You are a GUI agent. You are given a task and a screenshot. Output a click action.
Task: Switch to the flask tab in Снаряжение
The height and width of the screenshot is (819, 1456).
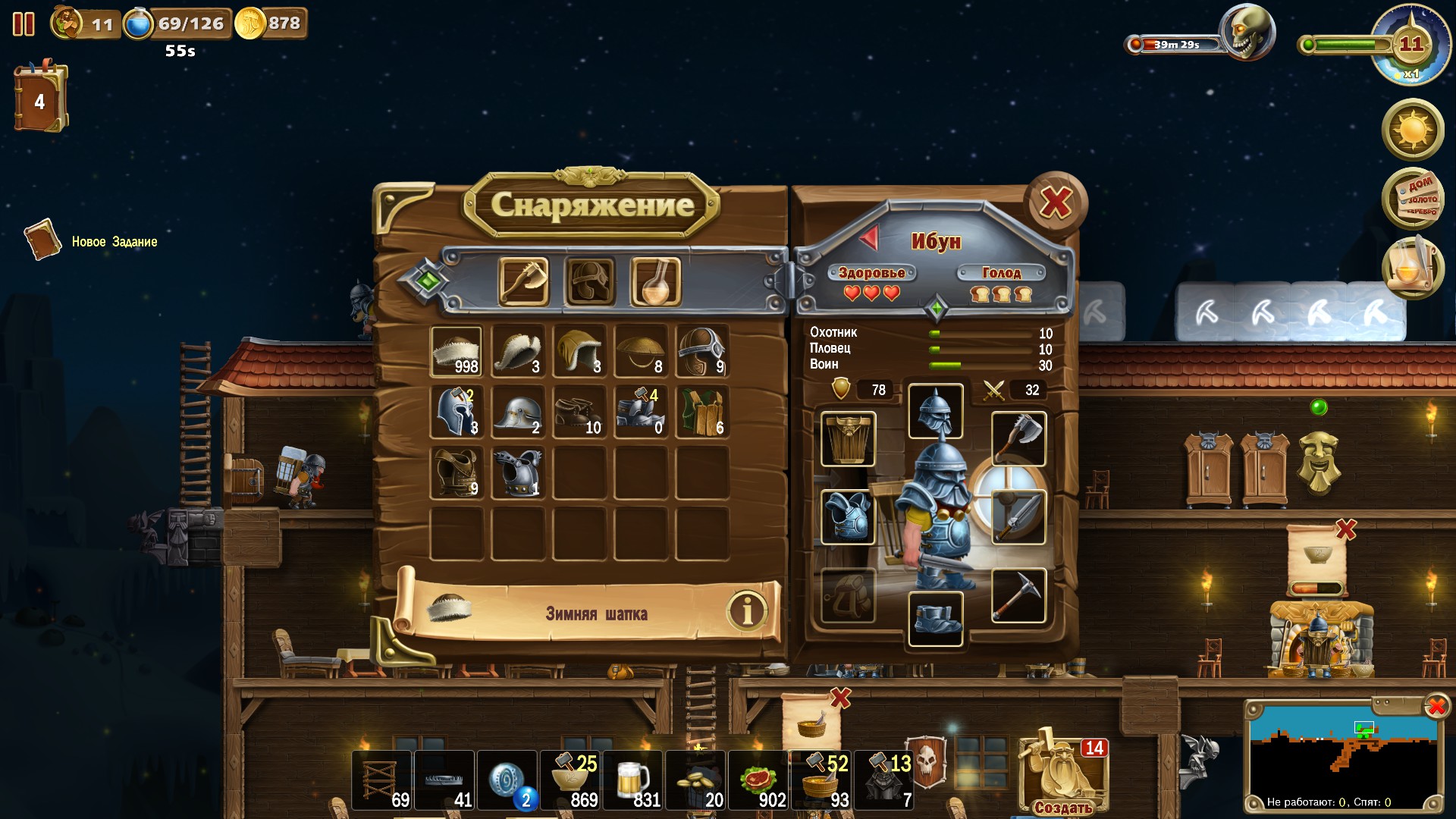[x=654, y=283]
